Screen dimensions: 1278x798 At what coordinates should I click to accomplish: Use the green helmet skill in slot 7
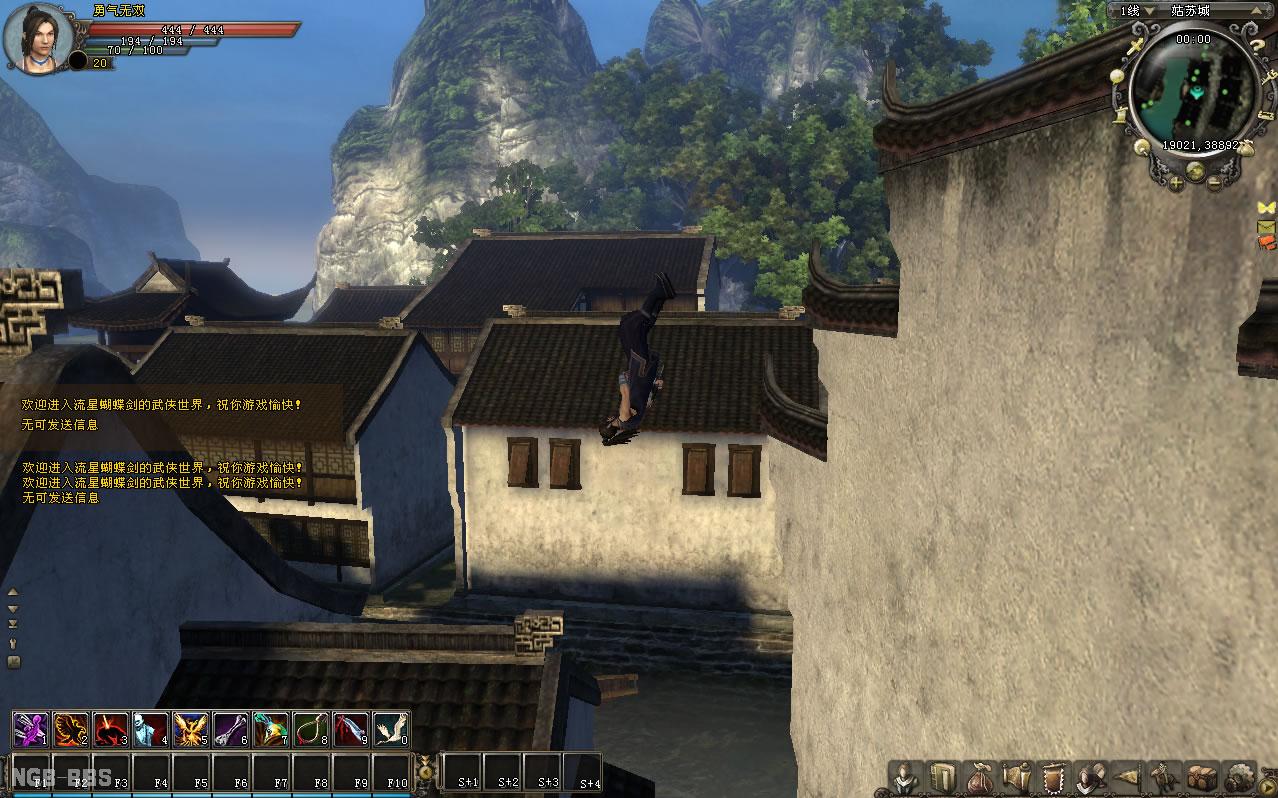(271, 731)
